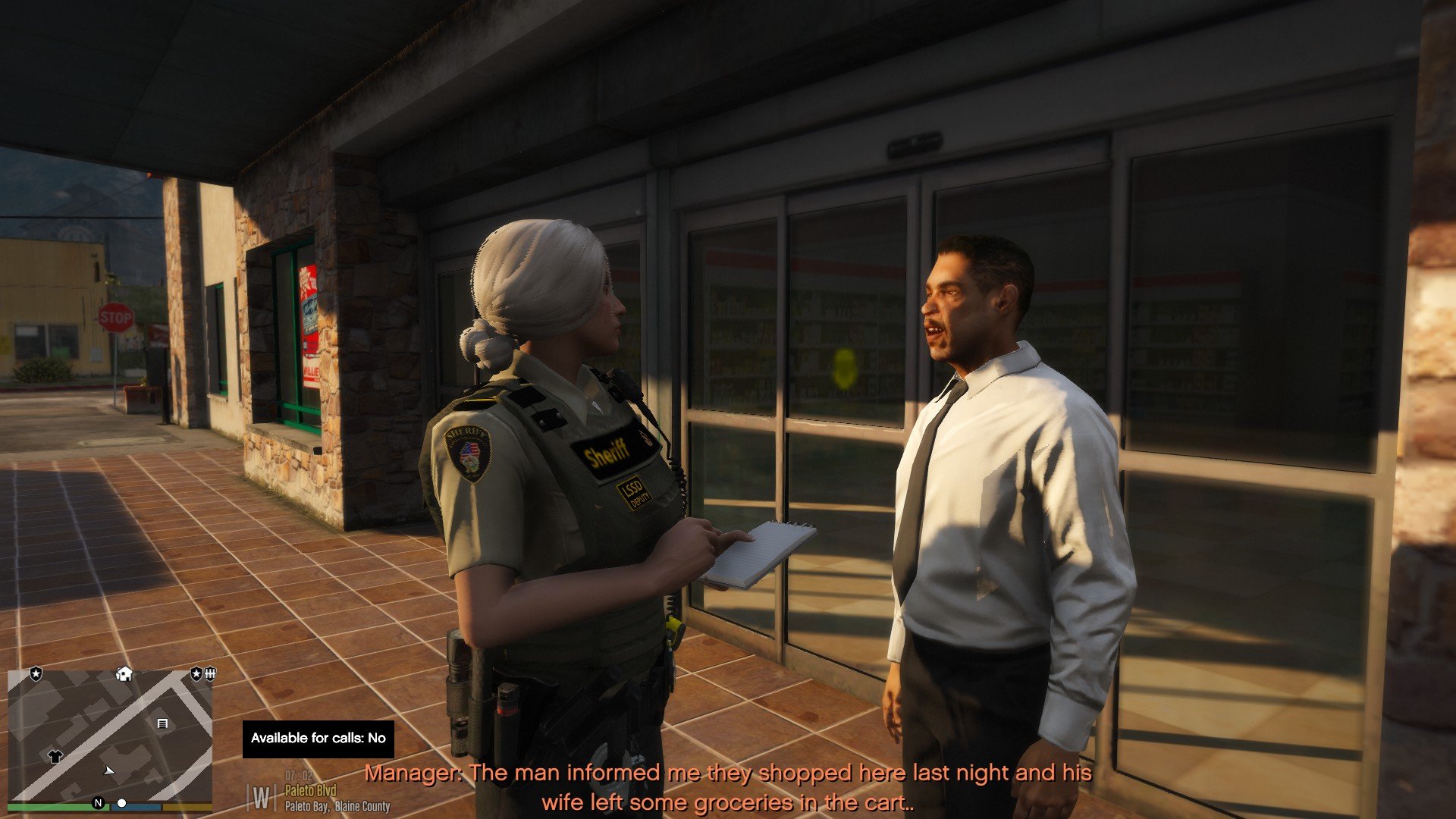The image size is (1456, 819).
Task: Click the clothing store shirt marker on minimap
Action: coord(55,756)
